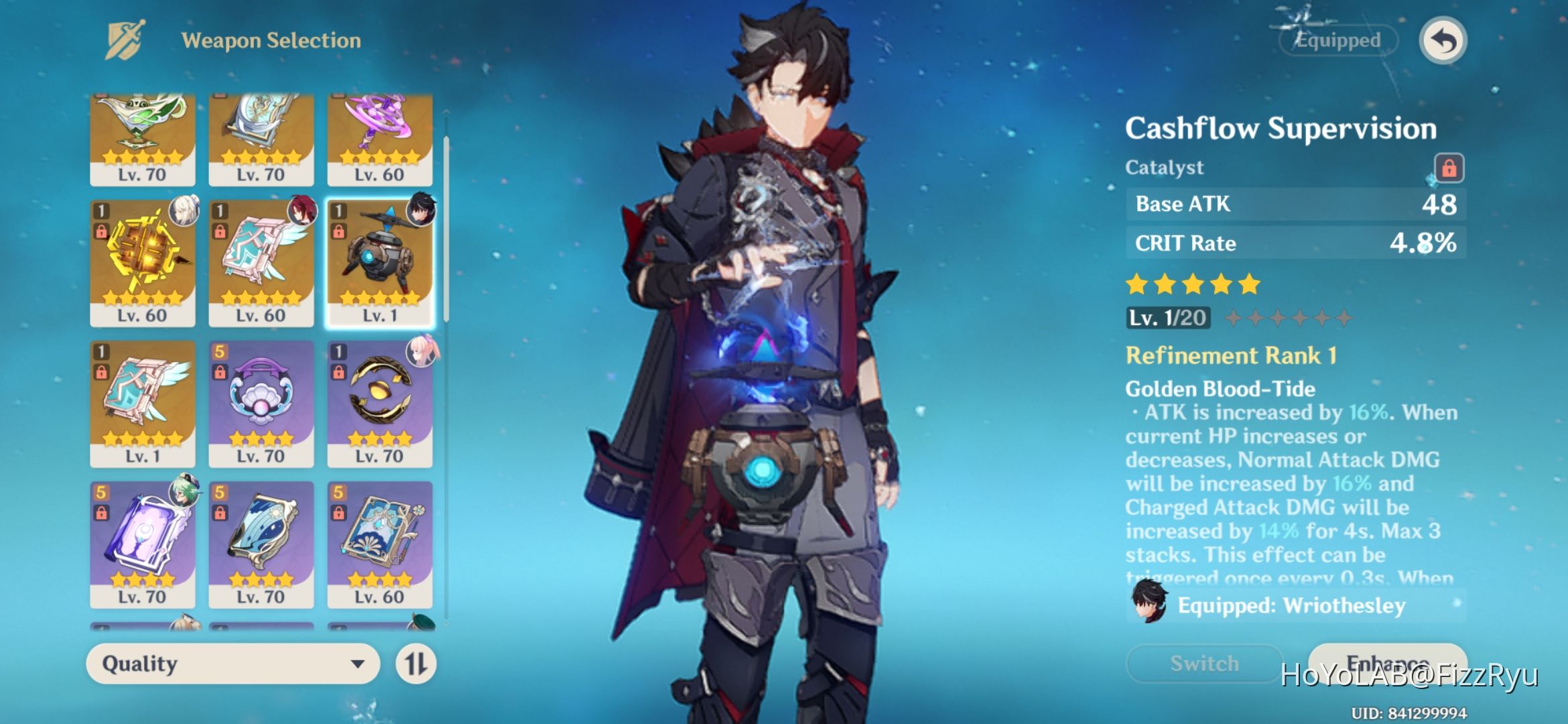Select the purple pearl-shell catalyst Lv. 70

[x=261, y=403]
